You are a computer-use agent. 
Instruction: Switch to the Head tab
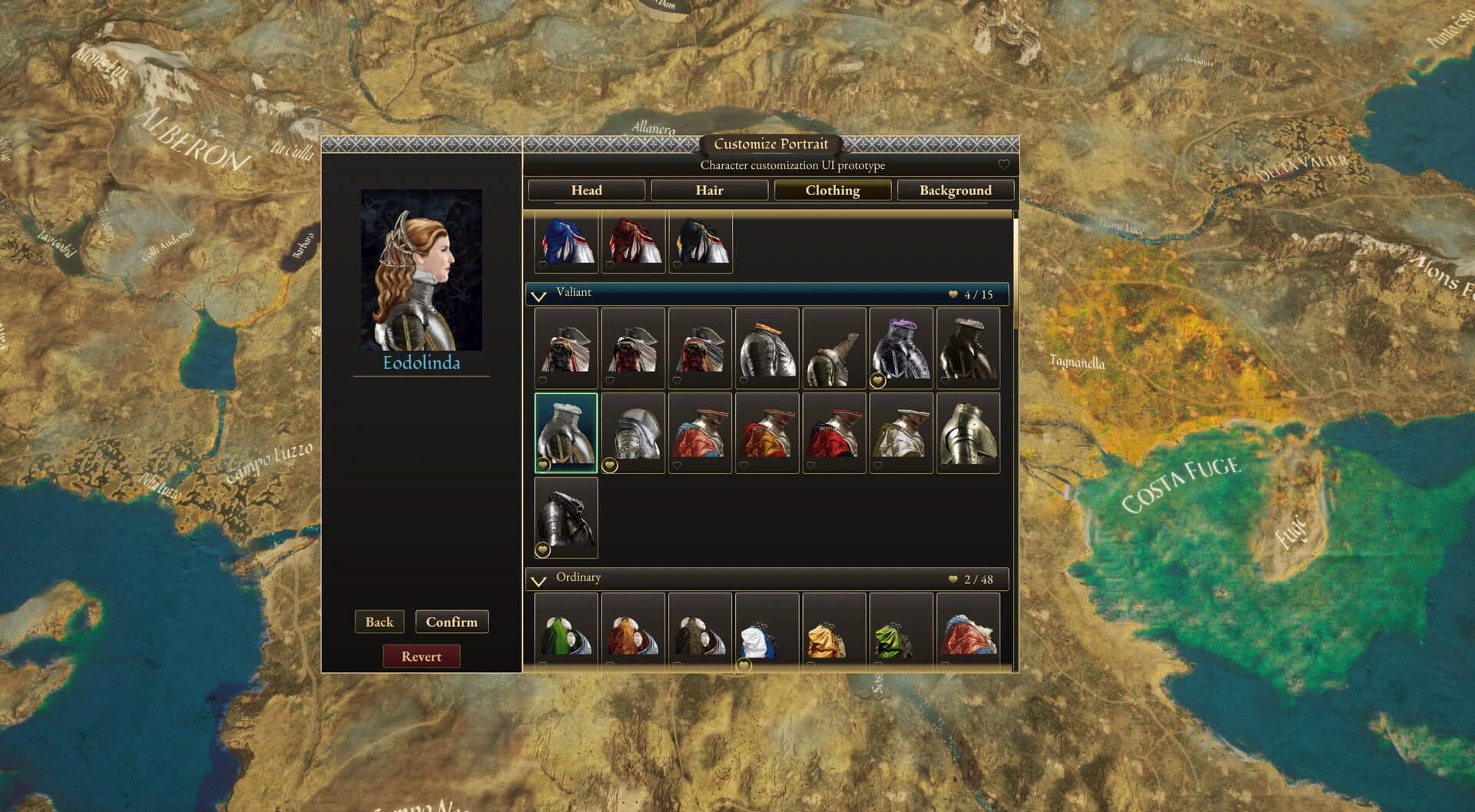tap(586, 190)
